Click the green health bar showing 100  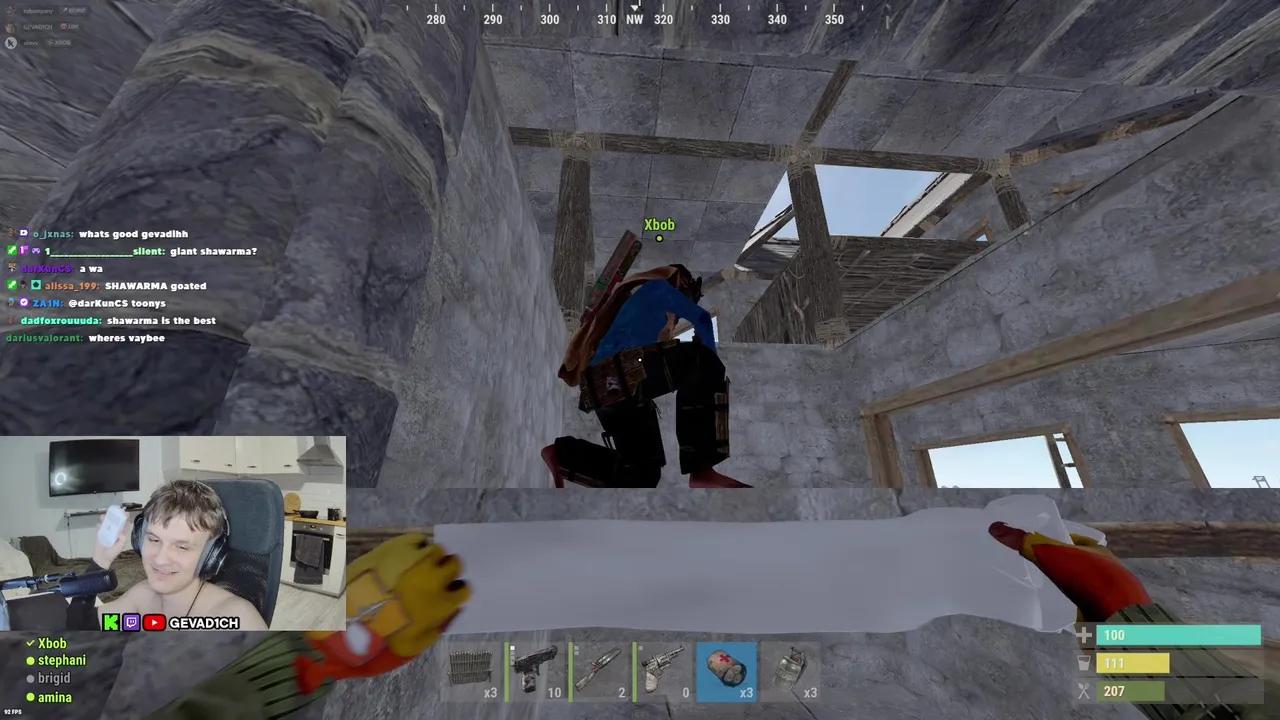click(x=1180, y=635)
